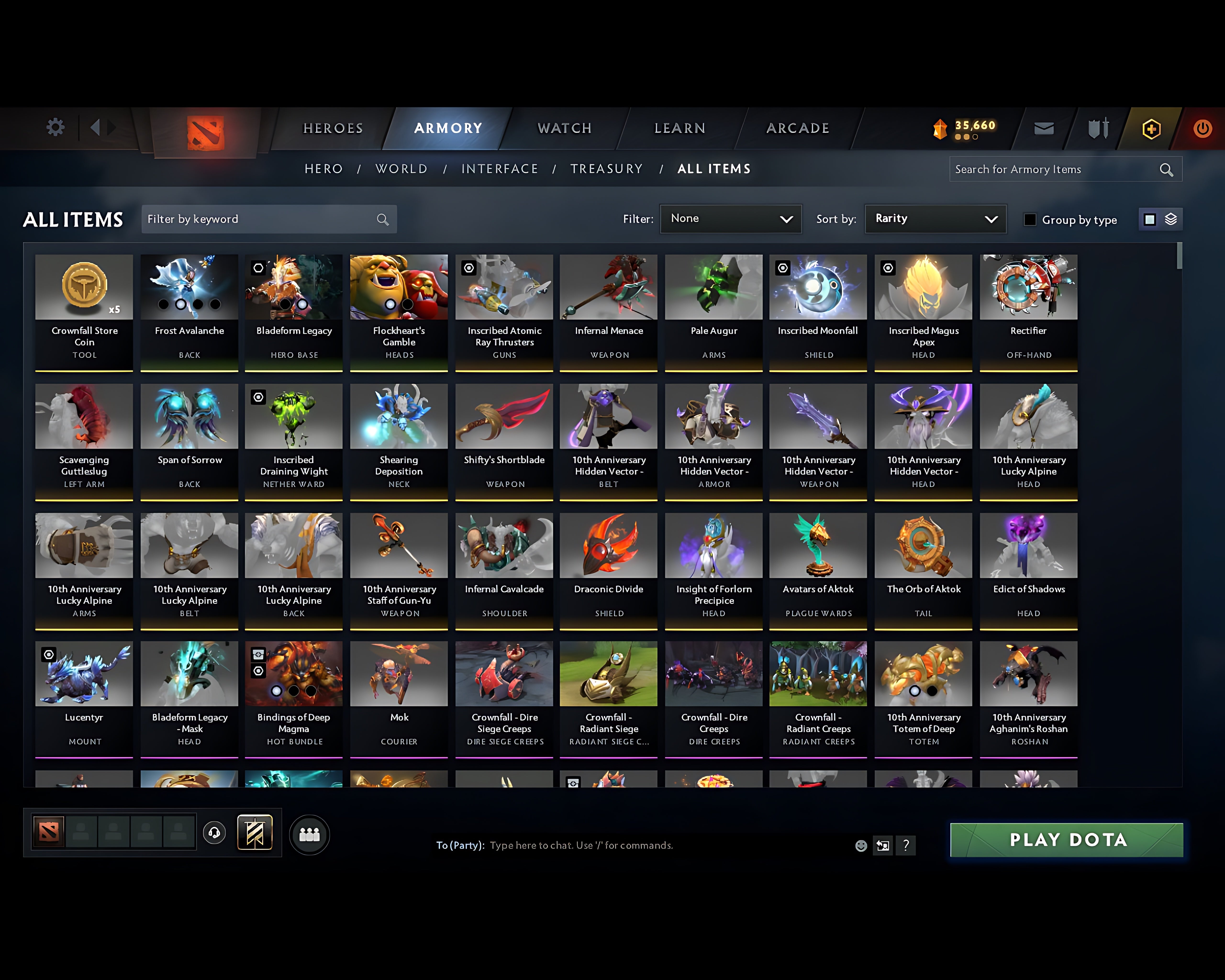Open the Filter dropdown set to None
Image resolution: width=1225 pixels, height=980 pixels.
[x=731, y=219]
